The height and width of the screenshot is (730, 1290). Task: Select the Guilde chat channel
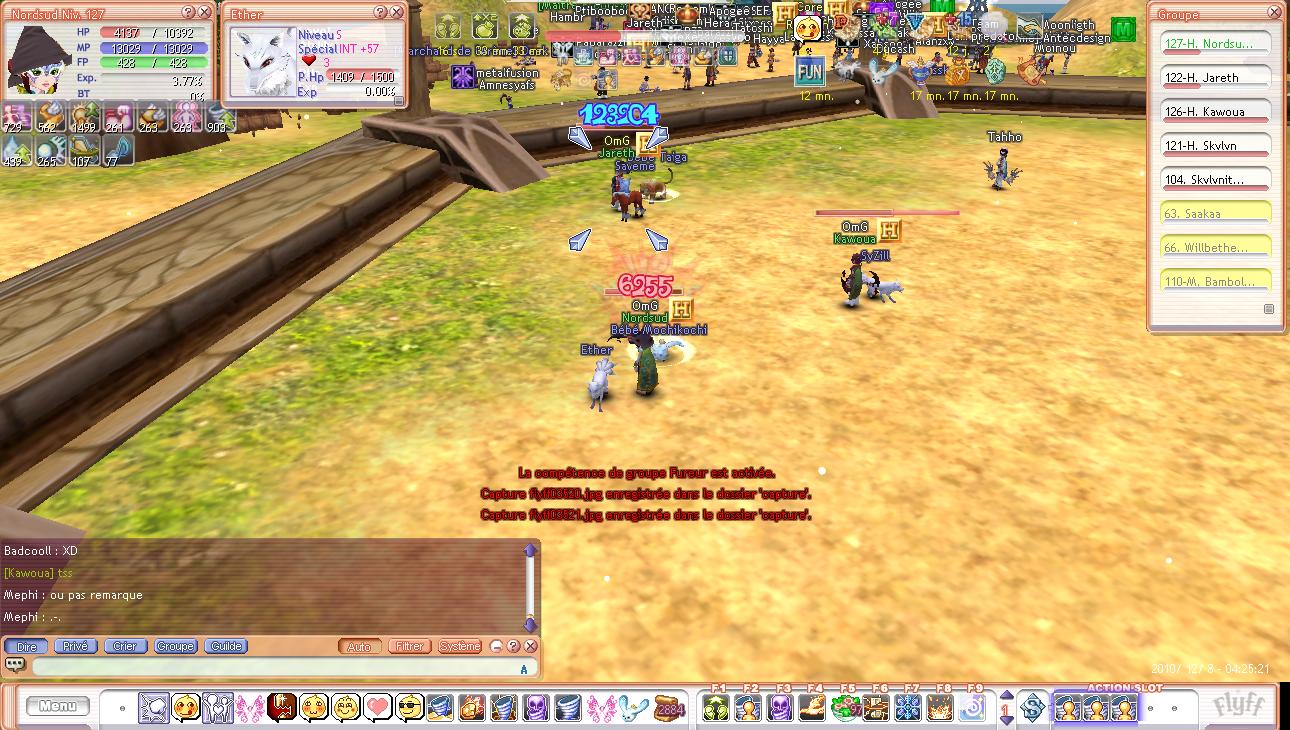[226, 646]
